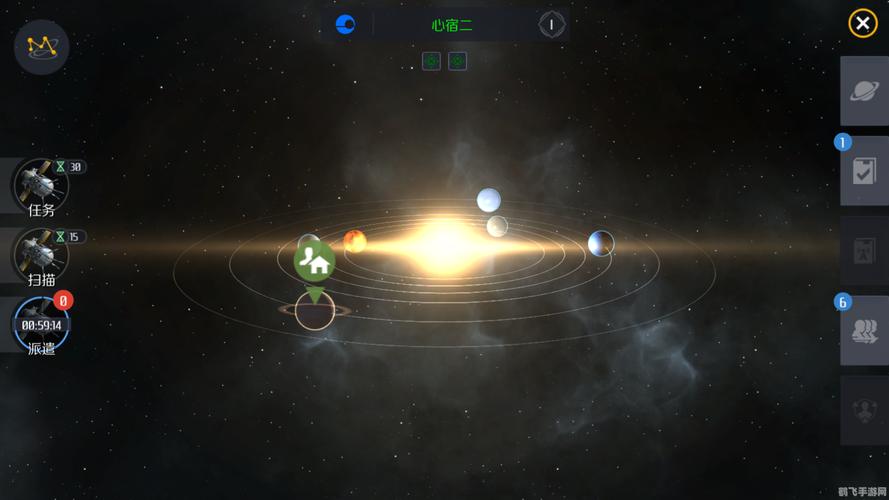Activate the 扫描 scan probe
This screenshot has height=500, width=889.
tap(41, 256)
